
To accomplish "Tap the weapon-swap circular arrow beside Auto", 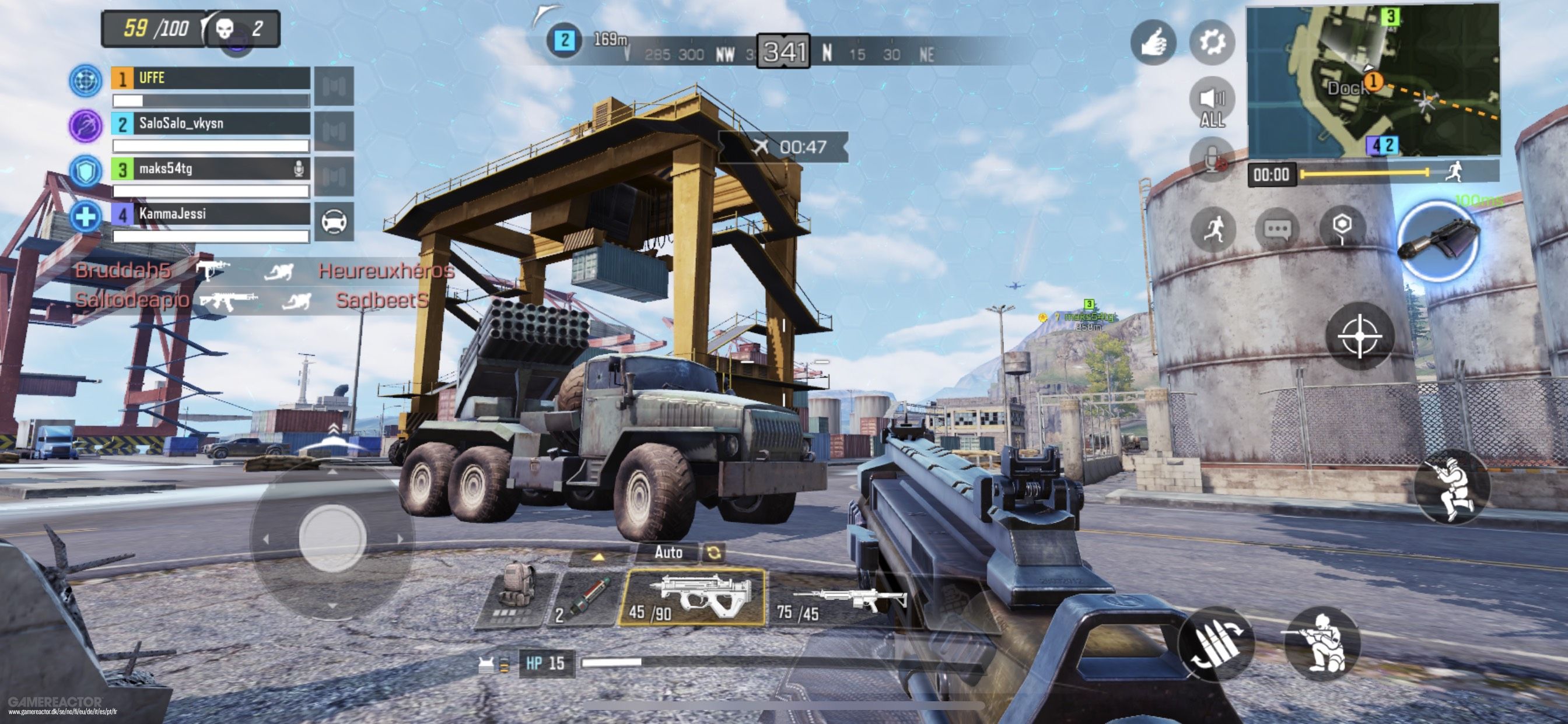I will 716,553.
